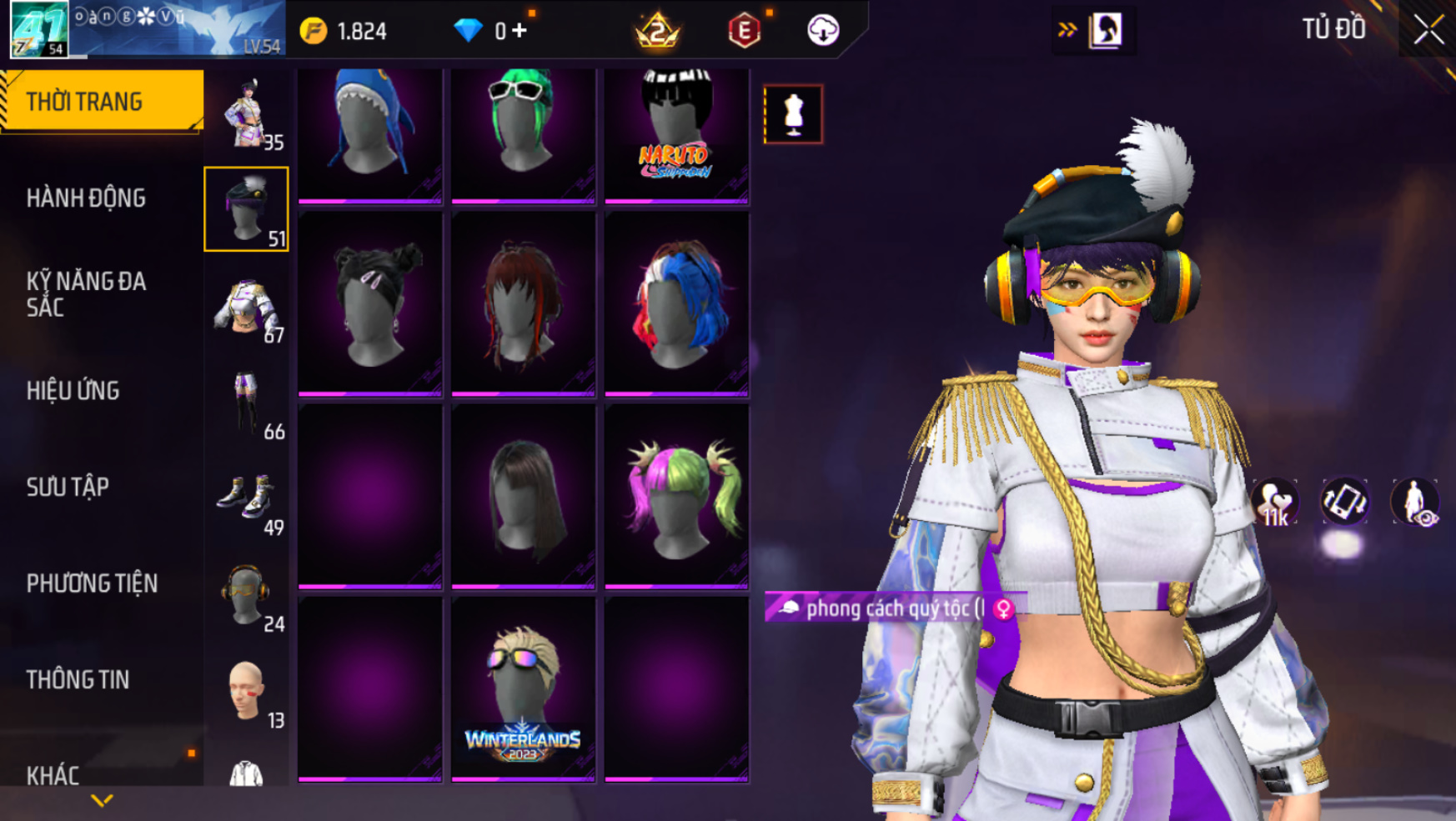
Task: Open the shoes category showing 49
Action: (247, 500)
